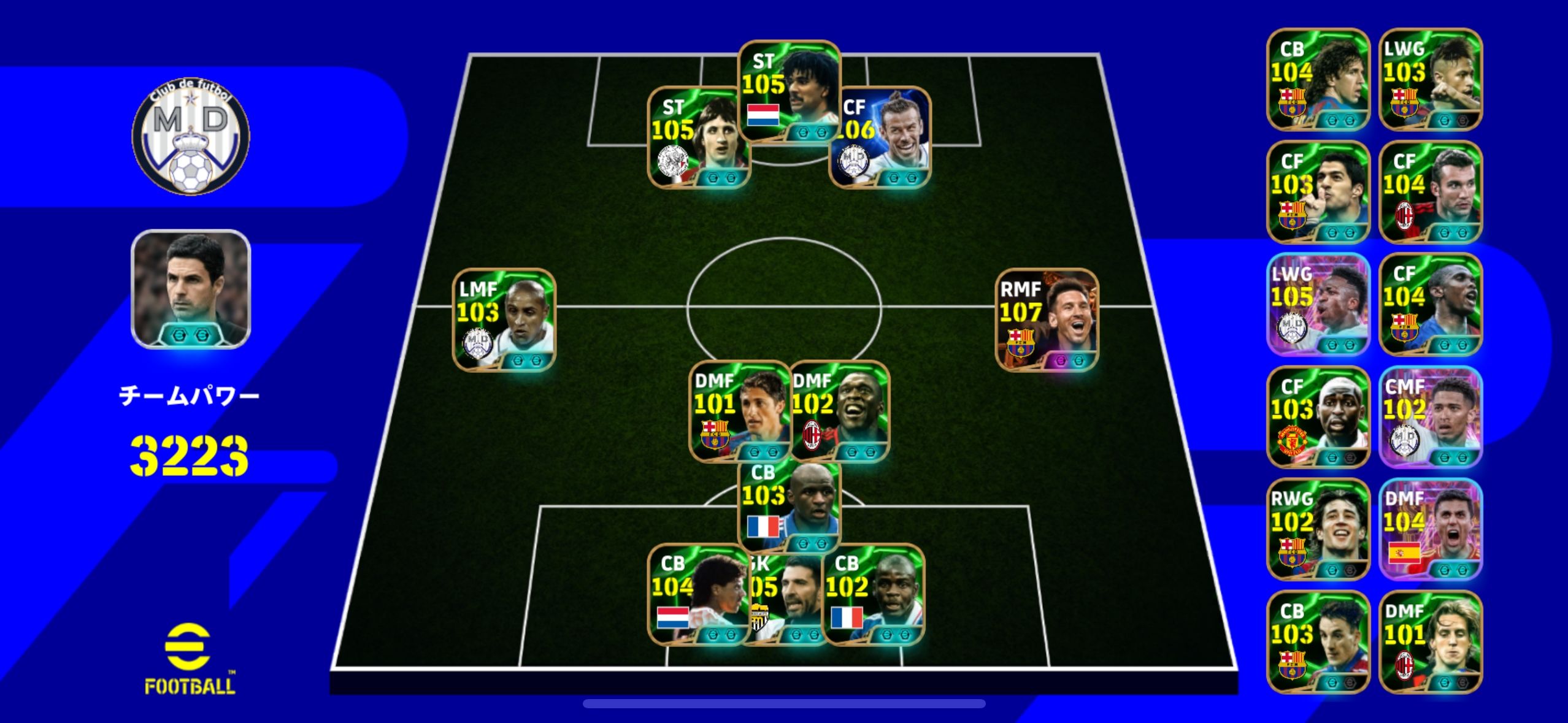Select the CB 102 card with France flag
The height and width of the screenshot is (723, 1568).
point(874,594)
